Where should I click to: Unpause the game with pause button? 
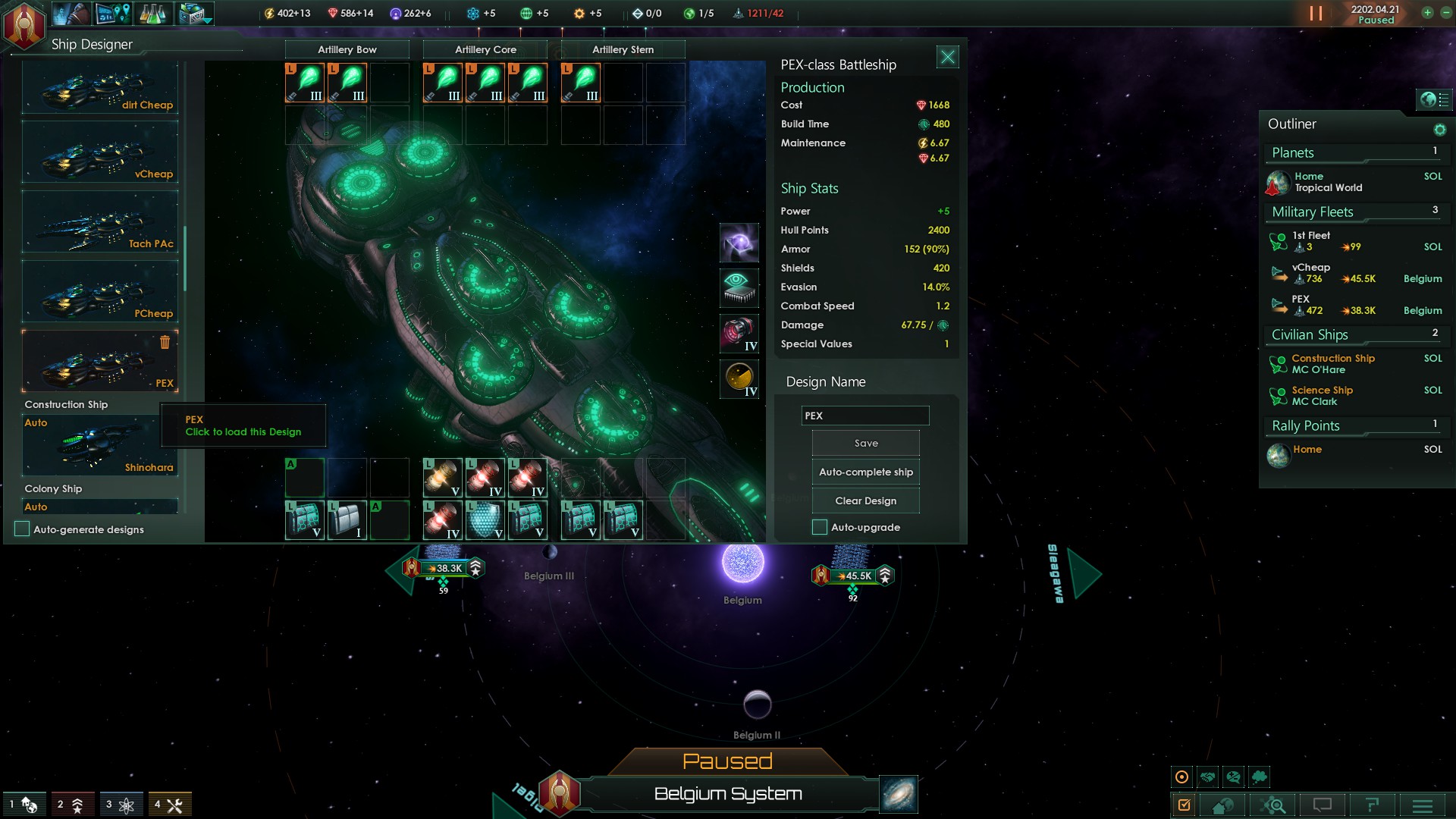point(1316,14)
